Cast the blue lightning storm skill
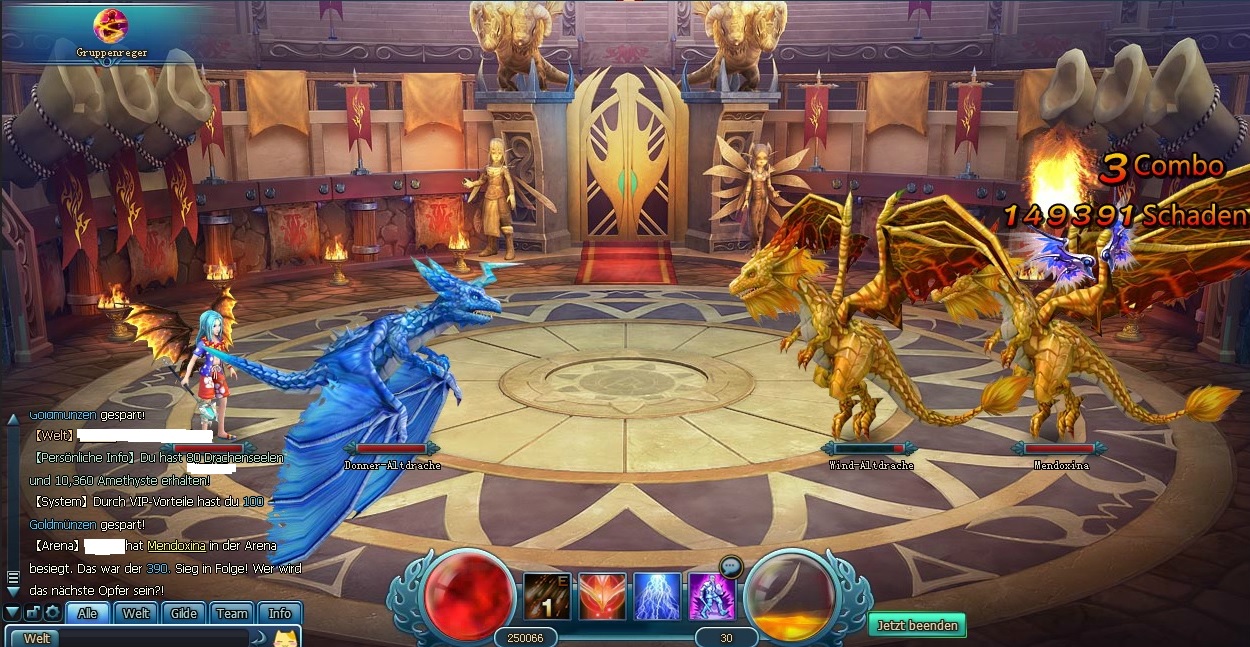Image resolution: width=1250 pixels, height=647 pixels. pyautogui.click(x=657, y=596)
